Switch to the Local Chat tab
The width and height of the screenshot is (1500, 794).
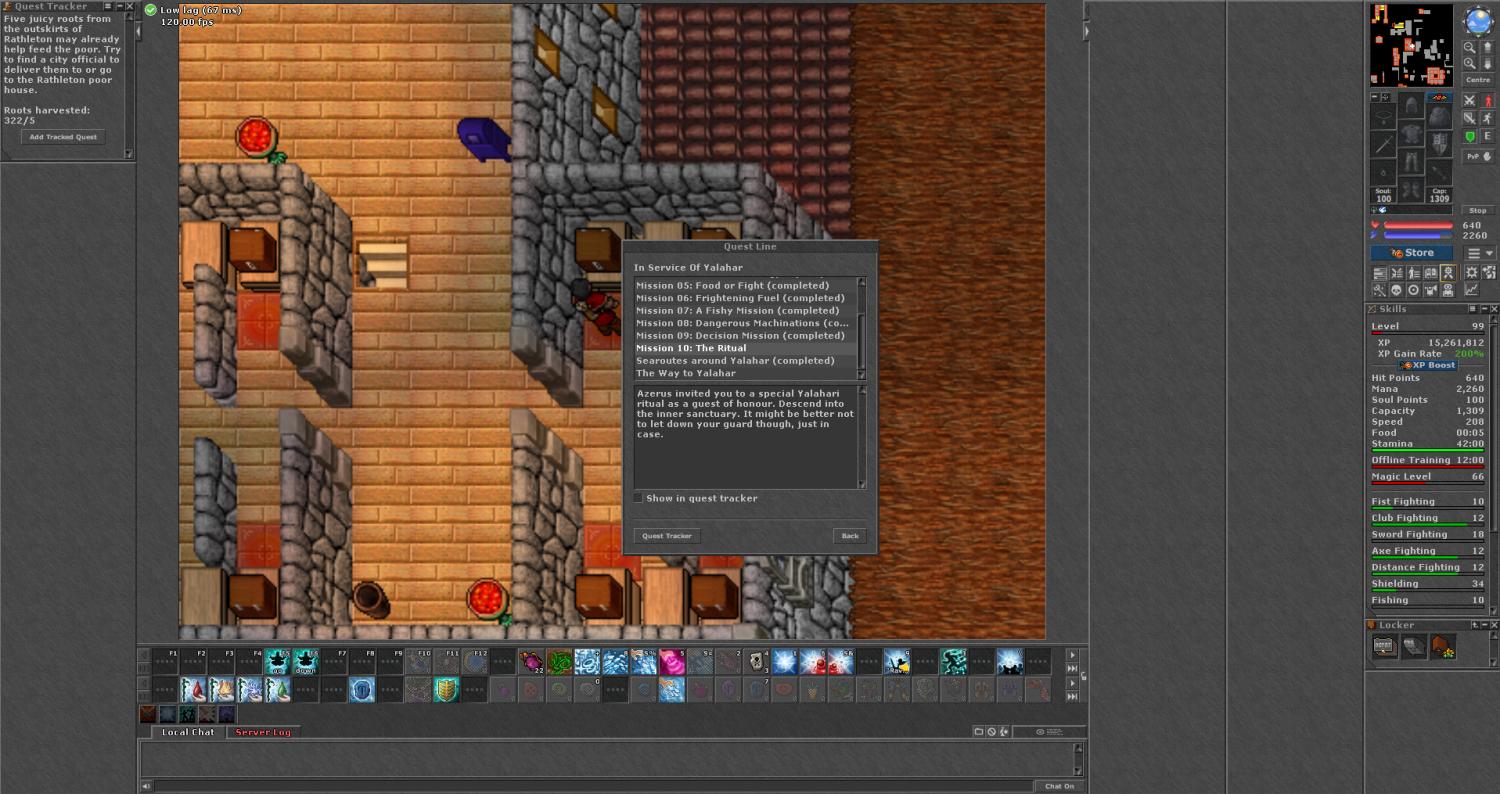click(x=188, y=732)
